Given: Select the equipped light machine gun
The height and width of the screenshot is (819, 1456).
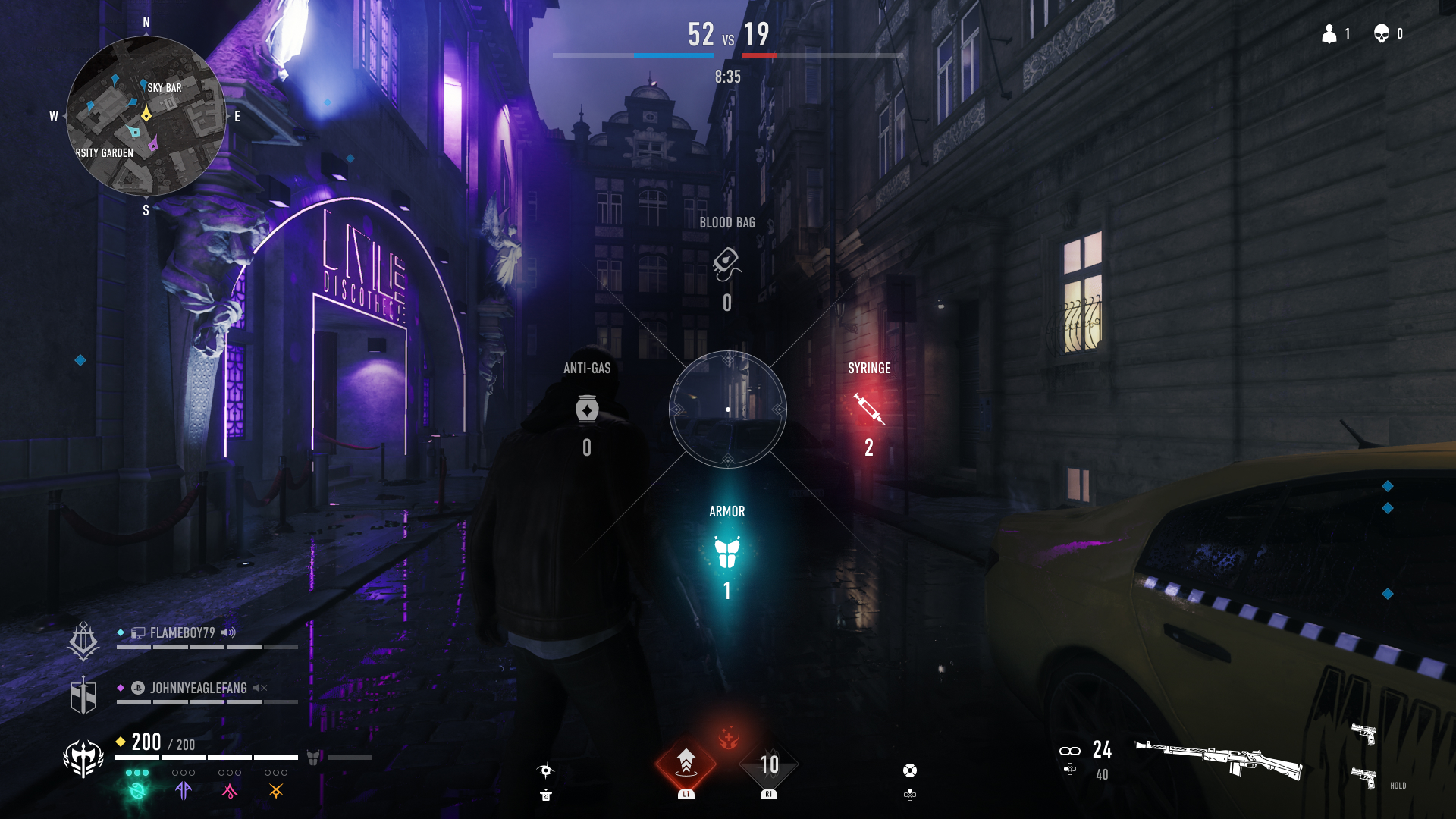Looking at the screenshot, I should (x=1219, y=758).
